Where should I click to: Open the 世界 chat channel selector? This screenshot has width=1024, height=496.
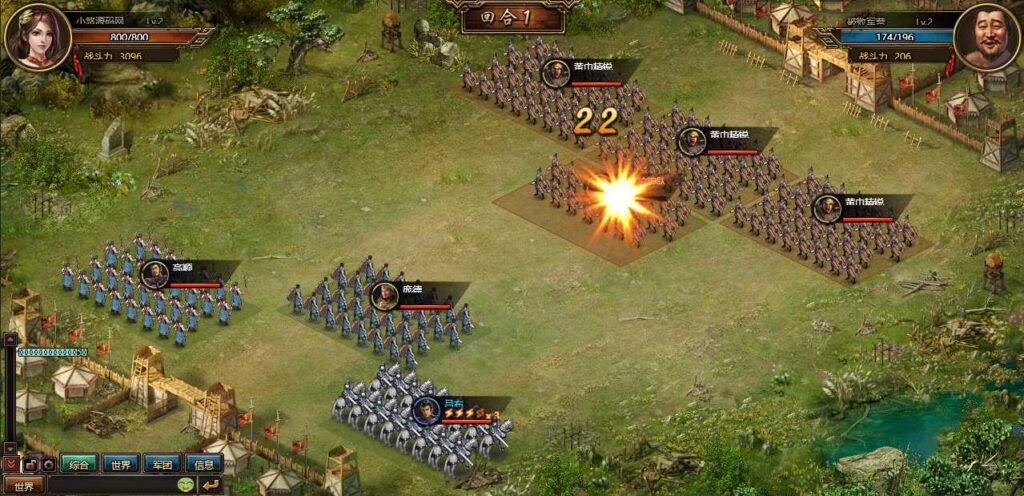(x=23, y=486)
